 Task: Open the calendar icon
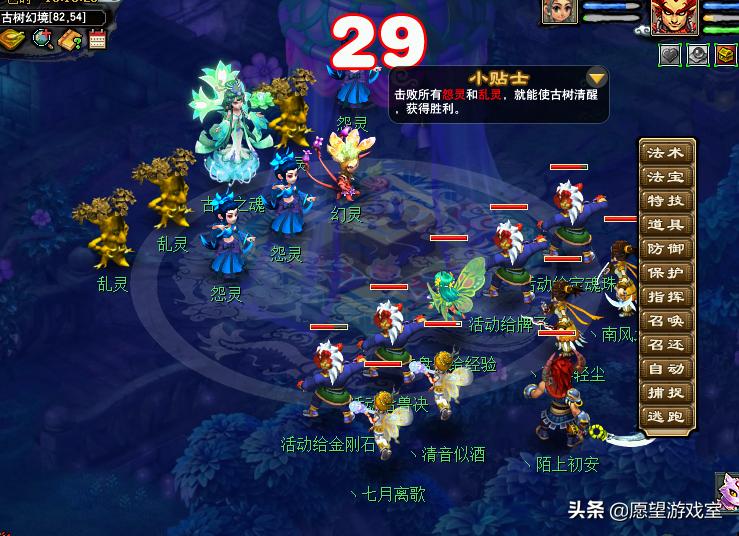coord(97,40)
